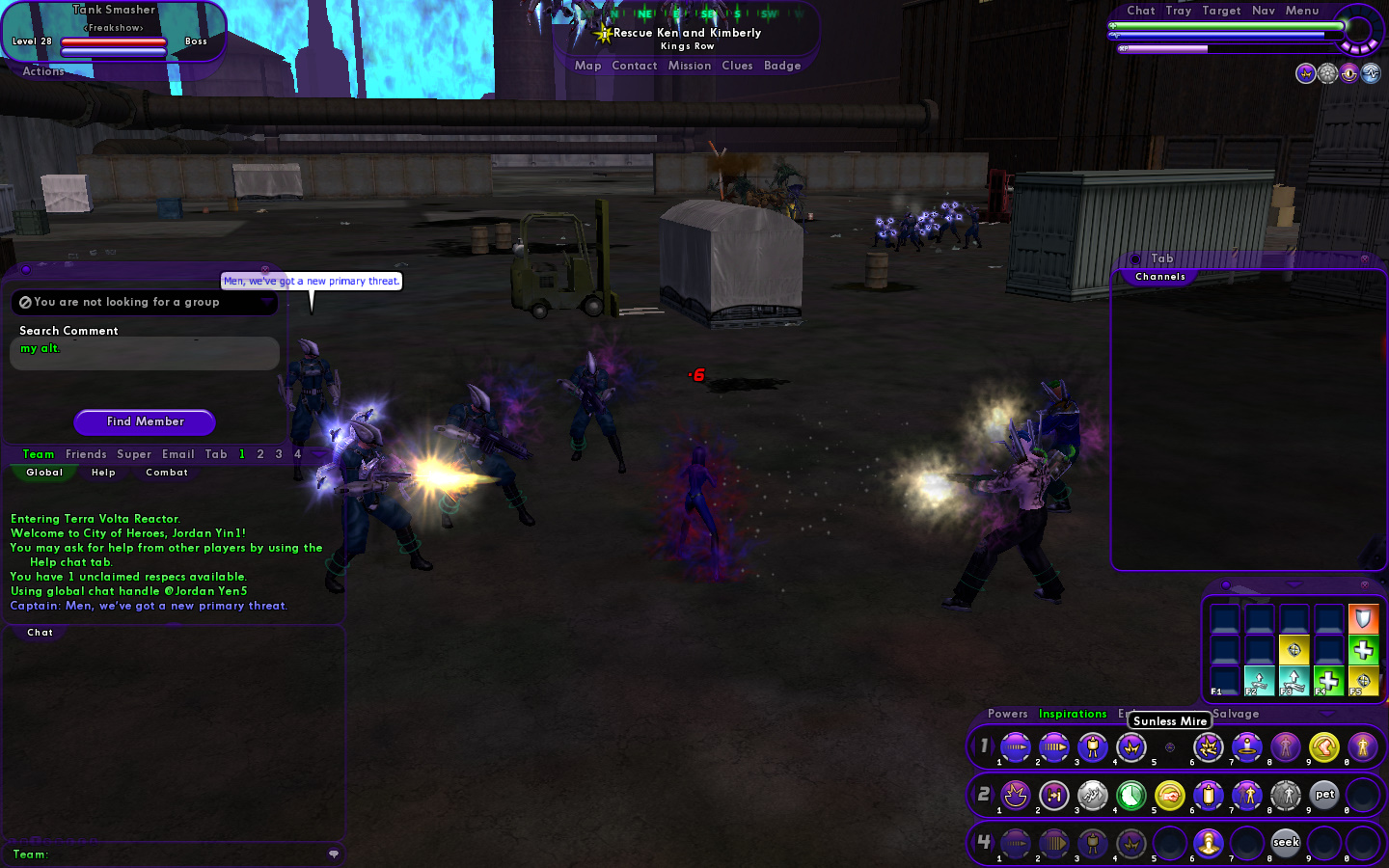This screenshot has width=1389, height=868.
Task: Toggle the Chat window from top bar
Action: [x=1140, y=11]
